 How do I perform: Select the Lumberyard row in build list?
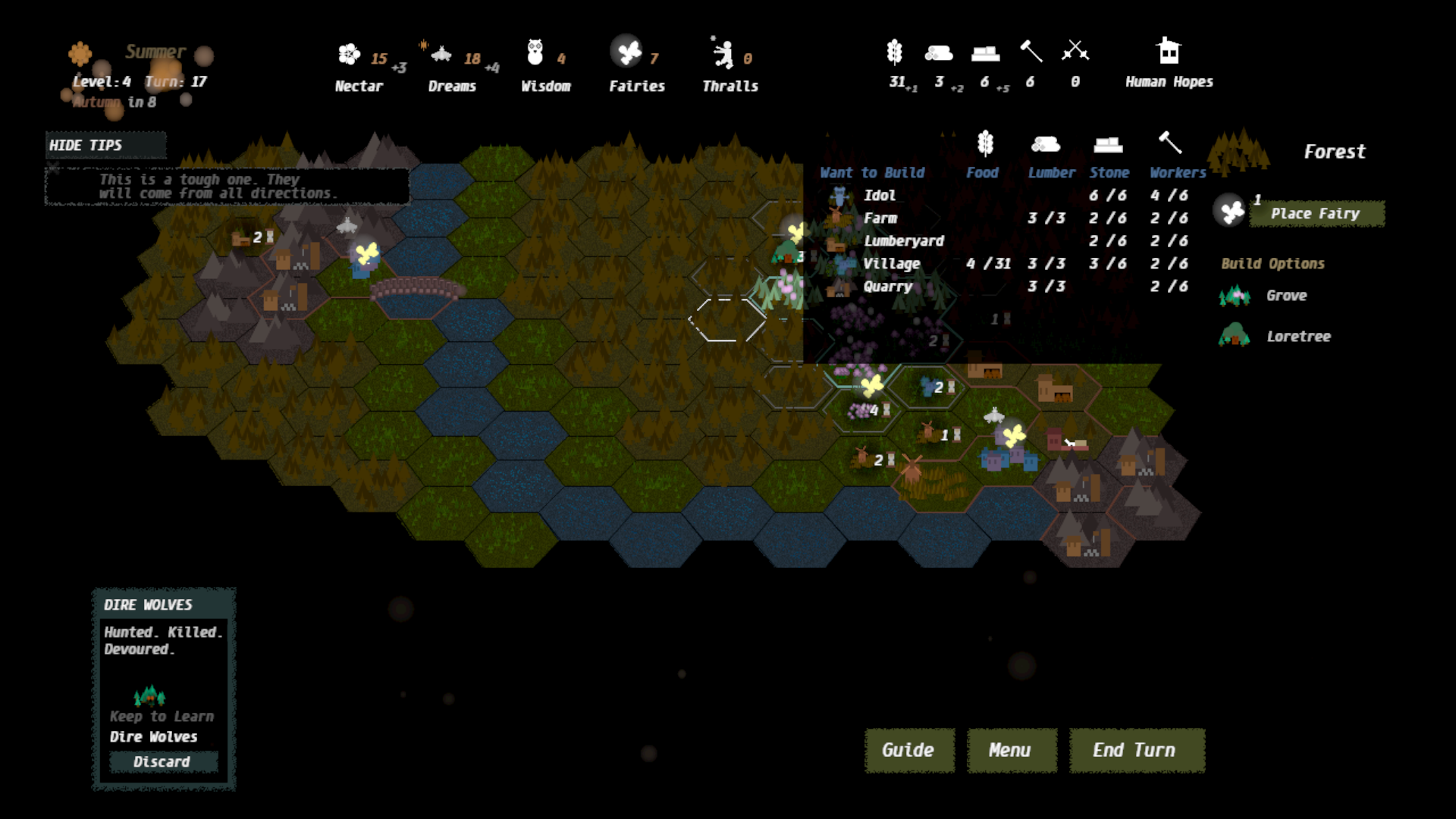(x=904, y=241)
